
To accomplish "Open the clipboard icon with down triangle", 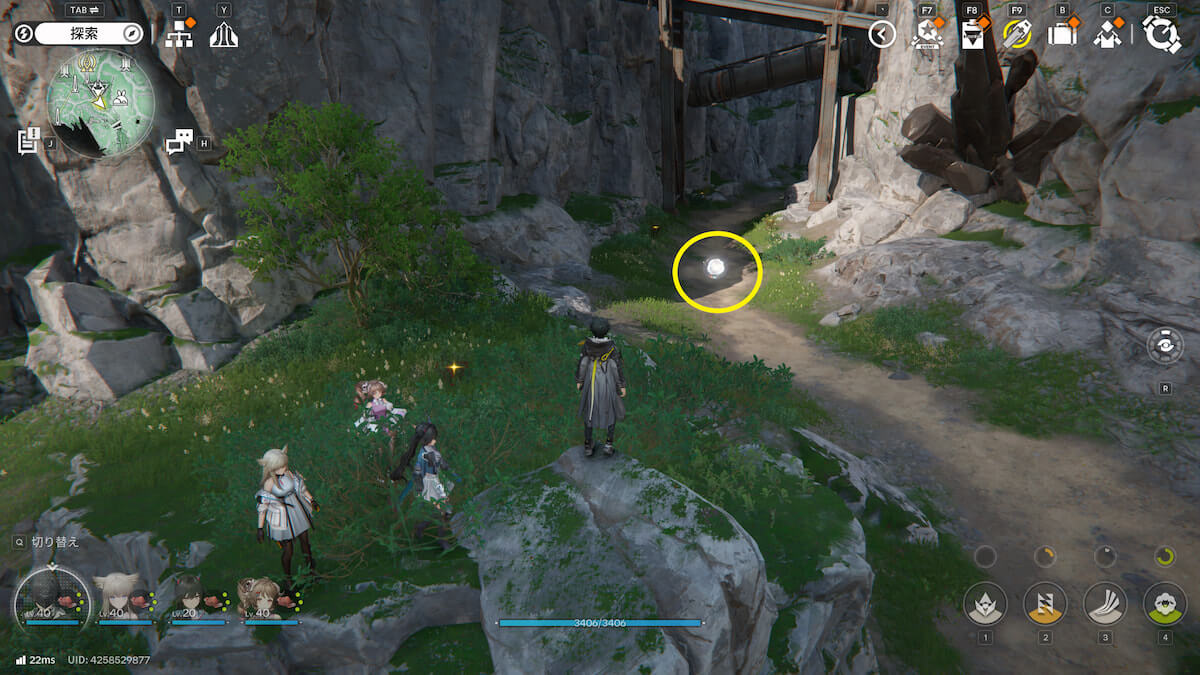I will (x=971, y=35).
